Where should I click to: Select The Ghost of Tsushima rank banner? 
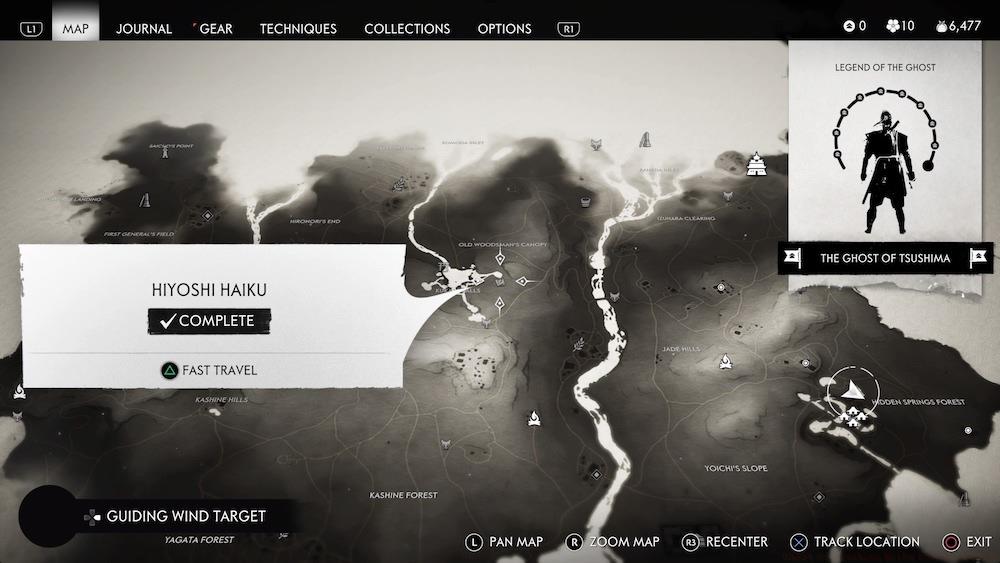point(885,258)
